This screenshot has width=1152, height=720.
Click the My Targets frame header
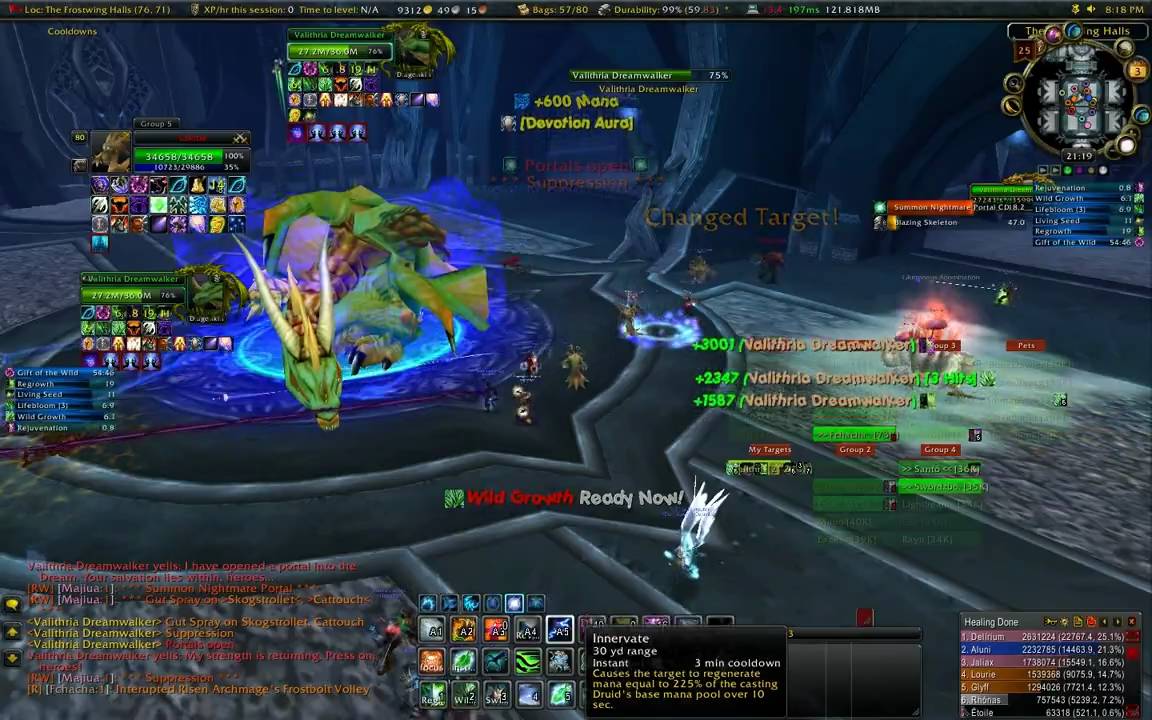[769, 450]
